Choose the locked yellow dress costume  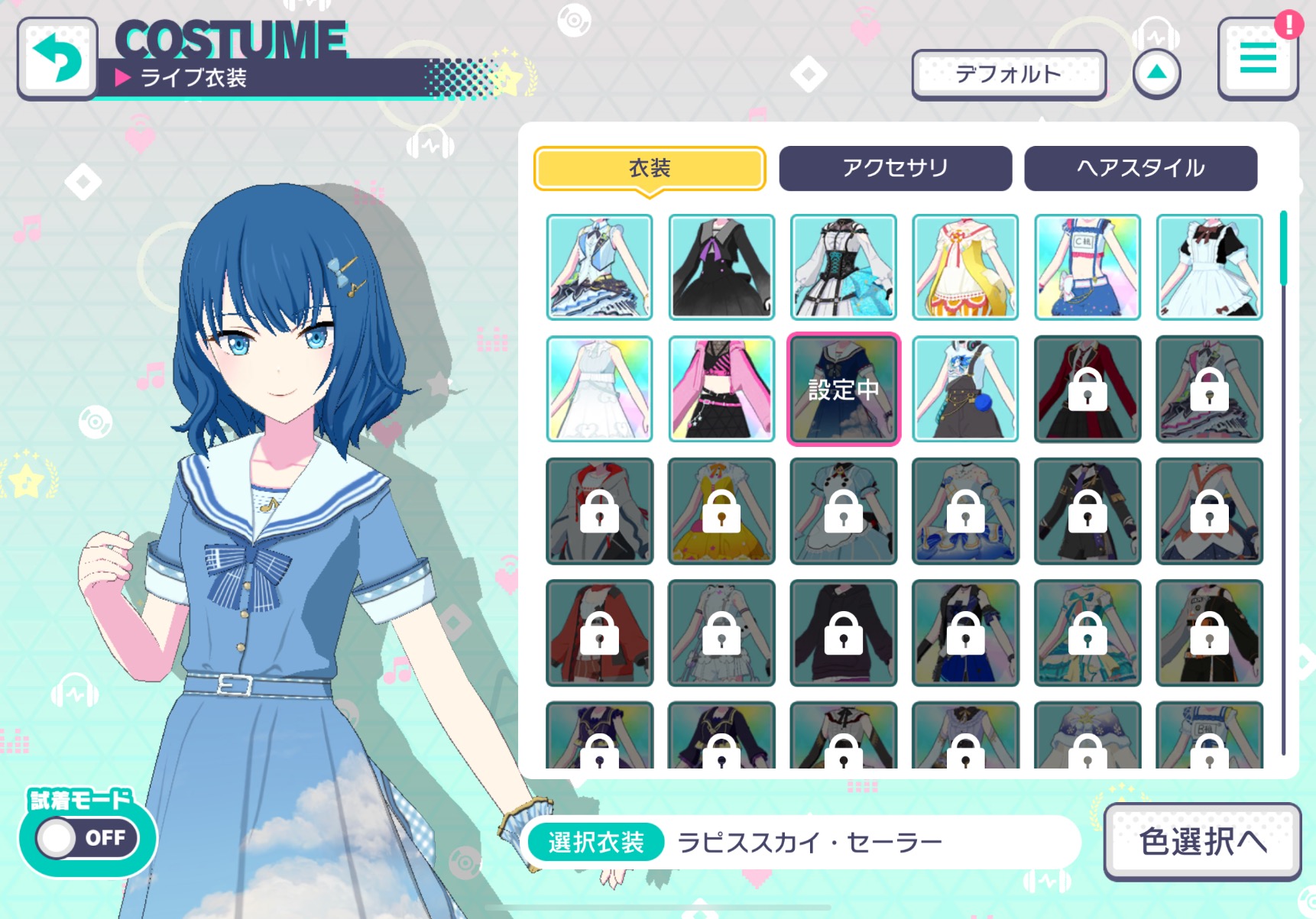(721, 511)
